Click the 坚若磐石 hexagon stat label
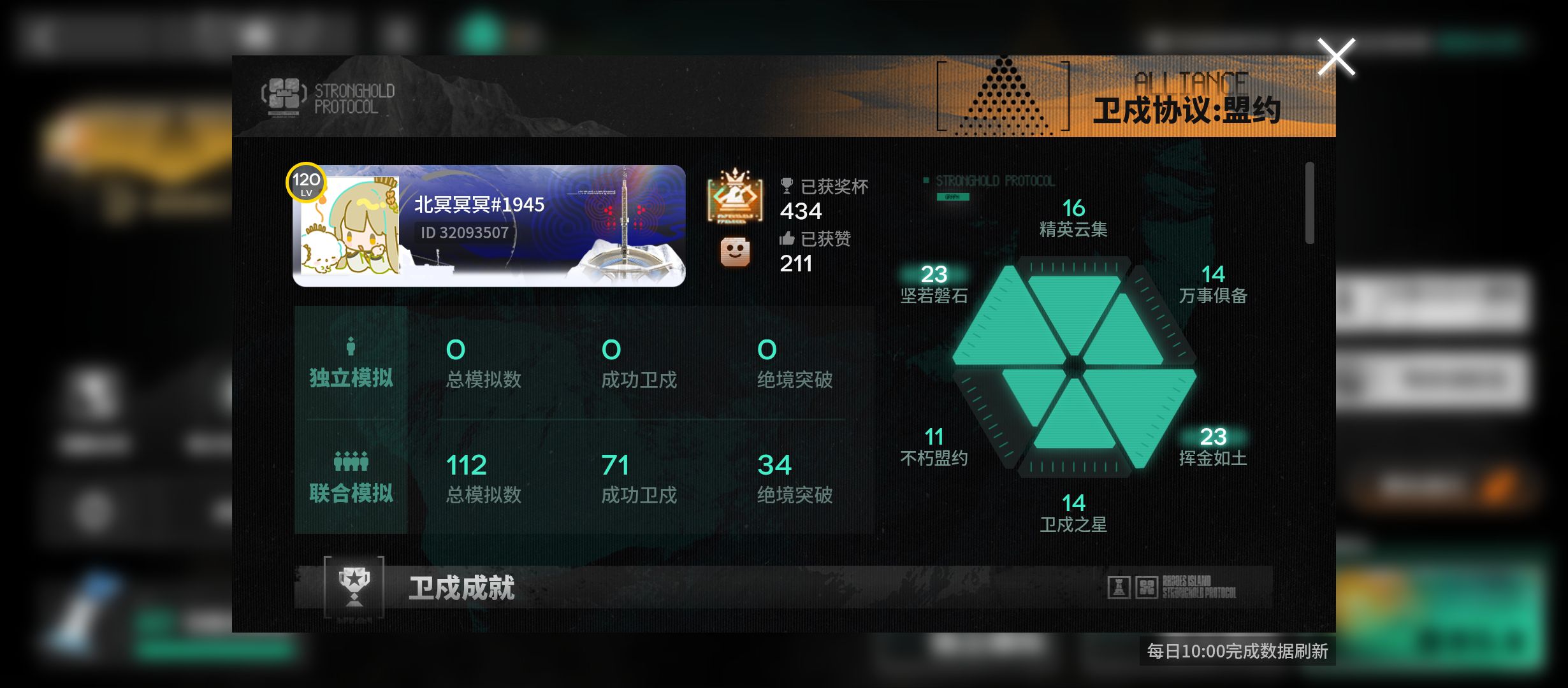 pyautogui.click(x=934, y=296)
